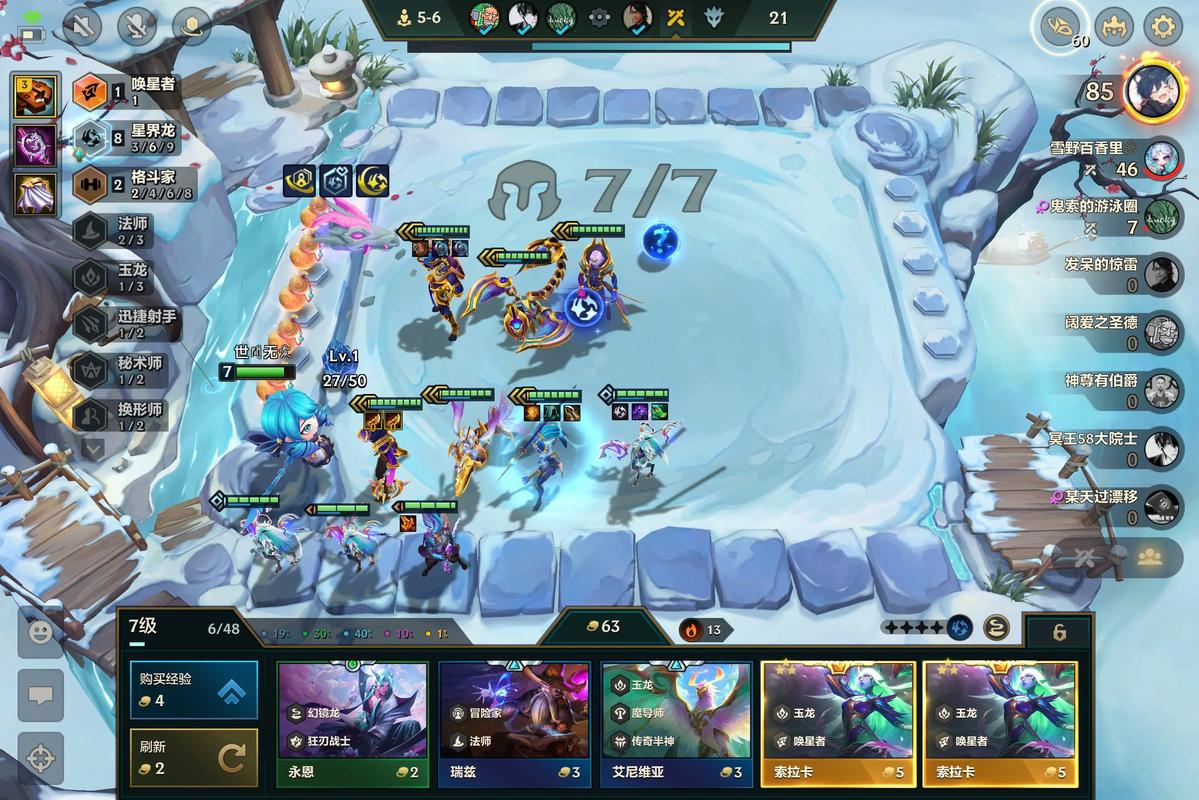Click the crosshair recenter button
Screen dimensions: 1199x800
(41, 757)
